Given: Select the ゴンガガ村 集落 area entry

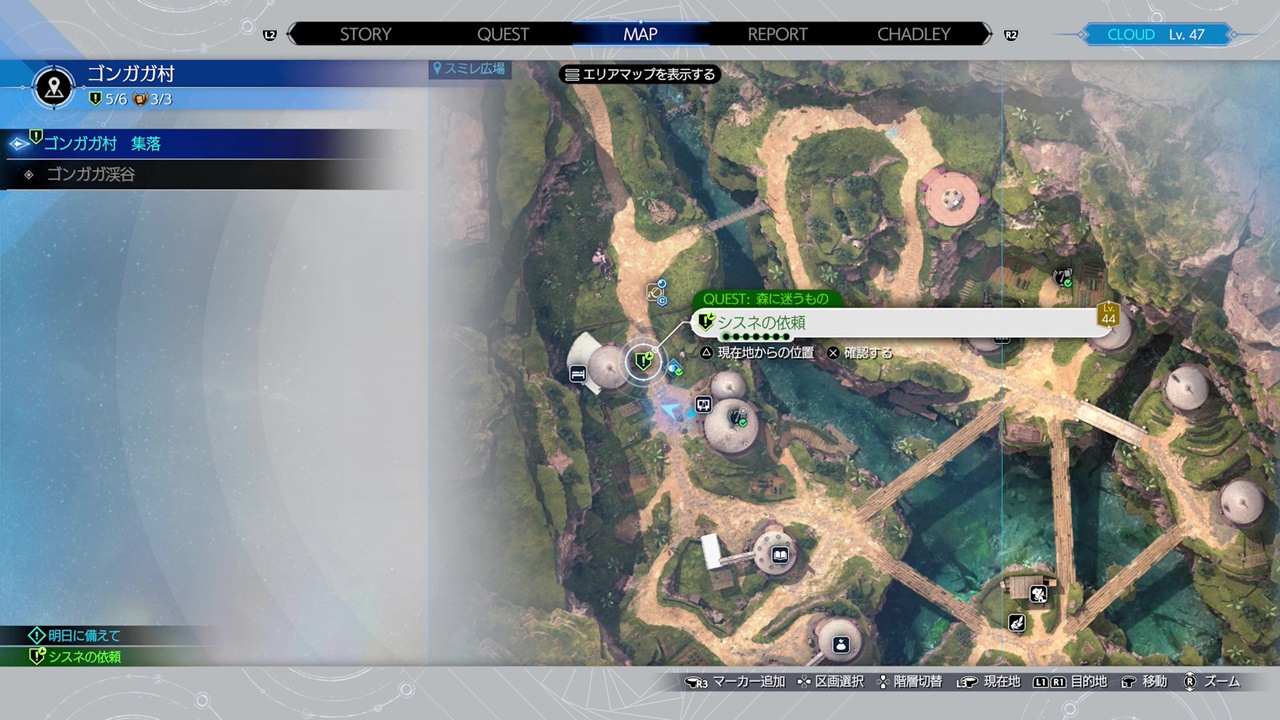Looking at the screenshot, I should [x=102, y=143].
